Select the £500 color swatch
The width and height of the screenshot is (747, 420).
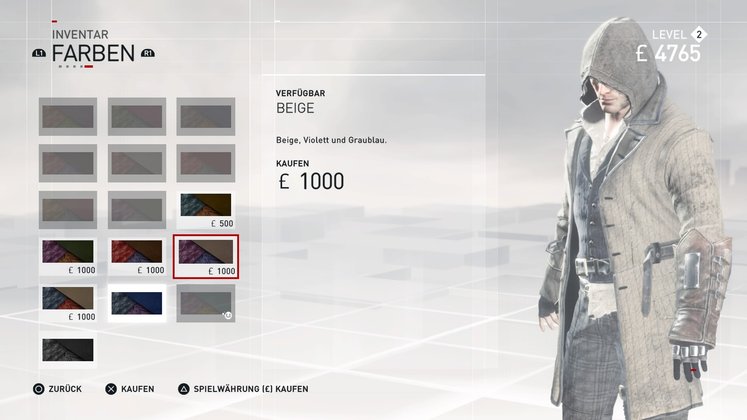click(x=206, y=210)
